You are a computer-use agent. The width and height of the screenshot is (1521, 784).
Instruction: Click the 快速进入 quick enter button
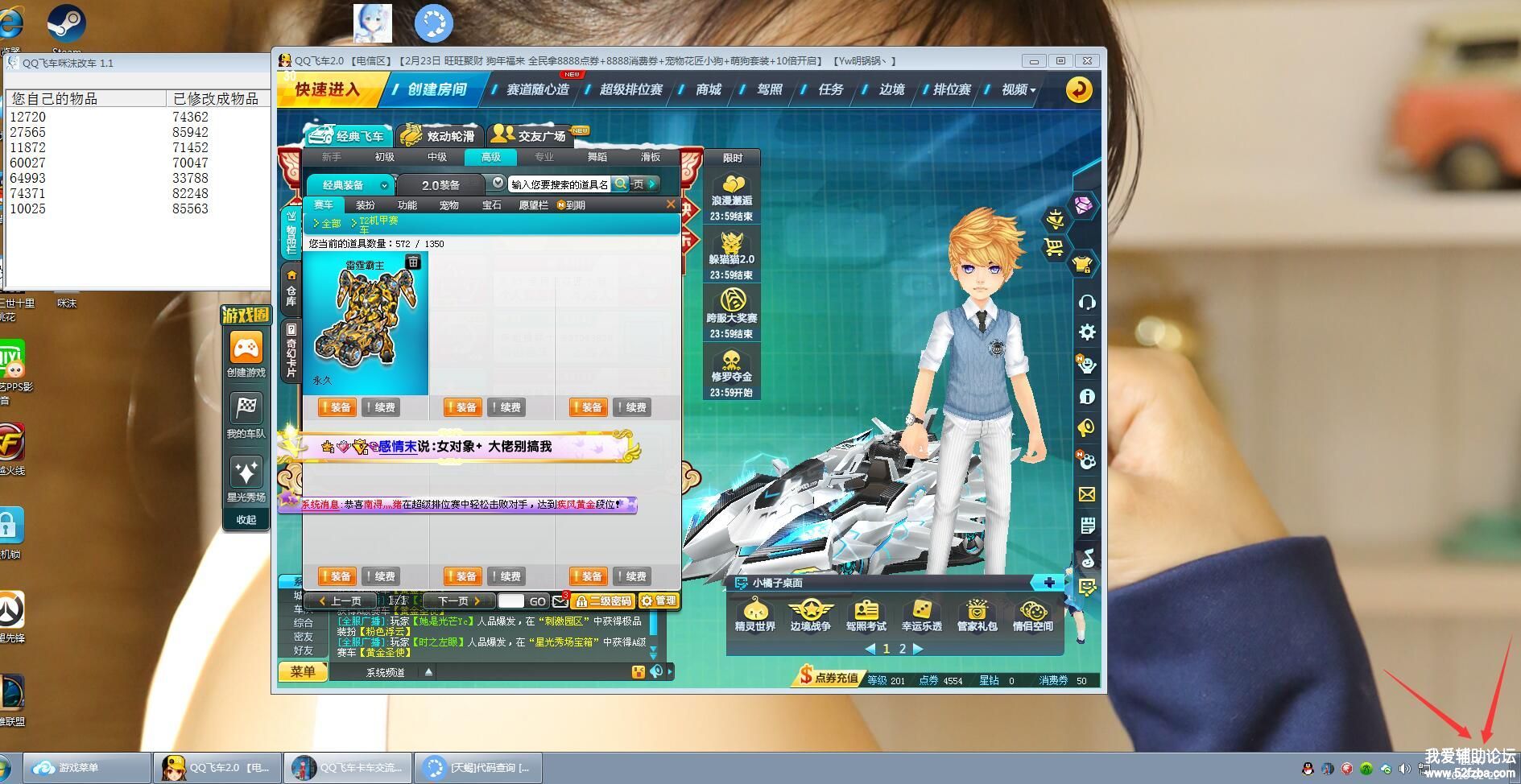pyautogui.click(x=328, y=89)
